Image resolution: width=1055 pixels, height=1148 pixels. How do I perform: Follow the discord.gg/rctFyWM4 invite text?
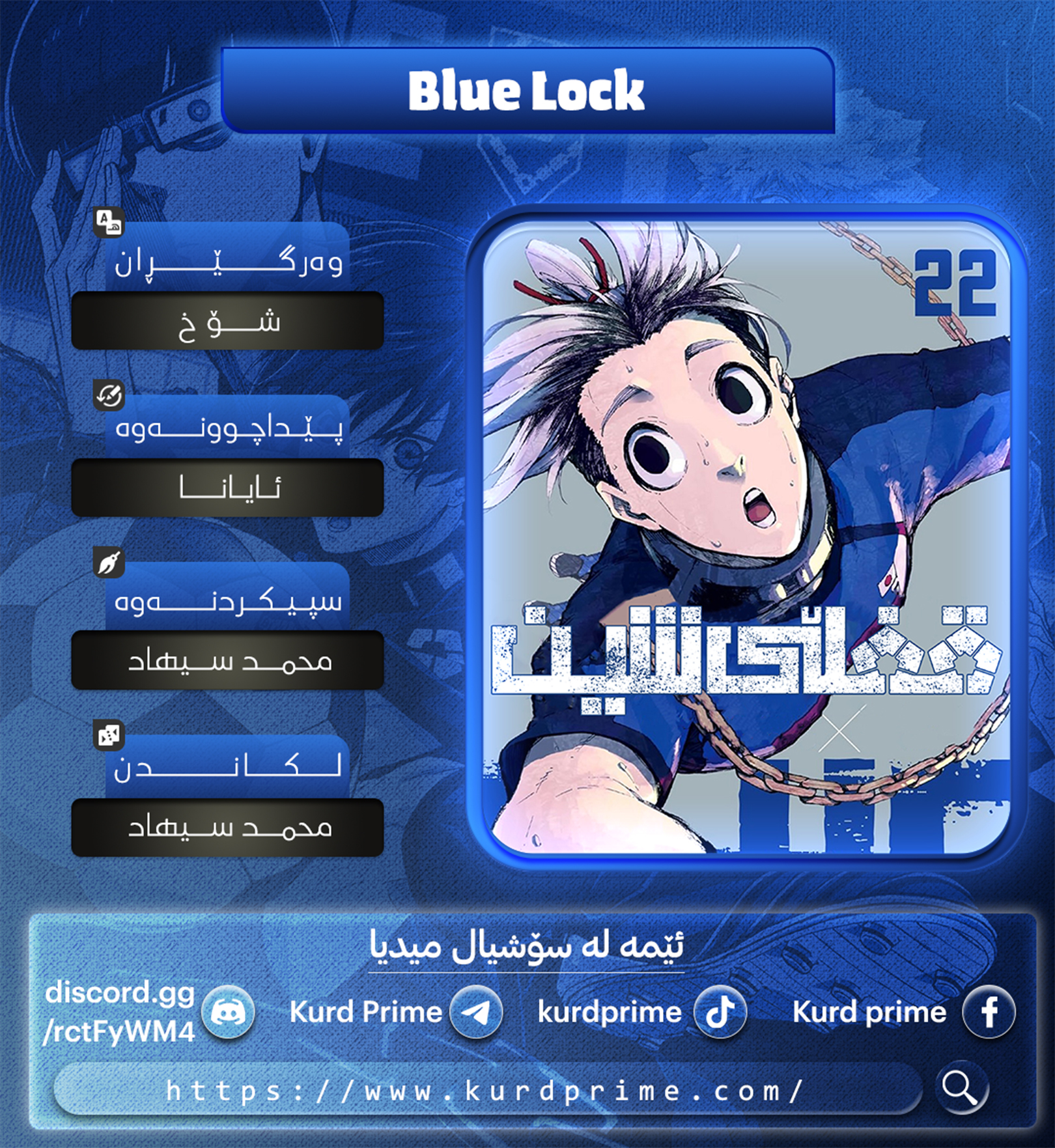119,1013
